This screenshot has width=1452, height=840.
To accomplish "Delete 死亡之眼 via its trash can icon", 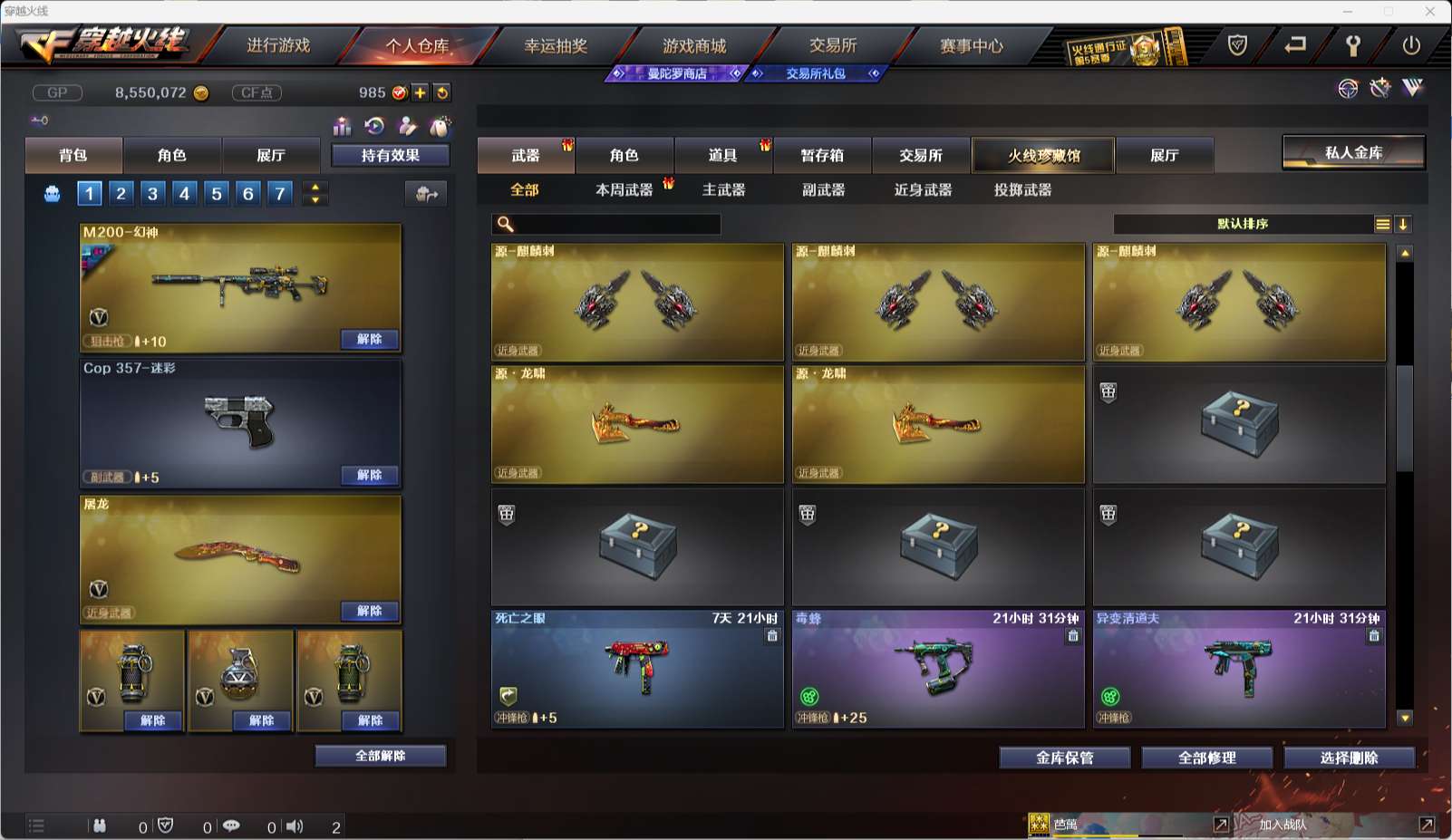I will point(771,636).
